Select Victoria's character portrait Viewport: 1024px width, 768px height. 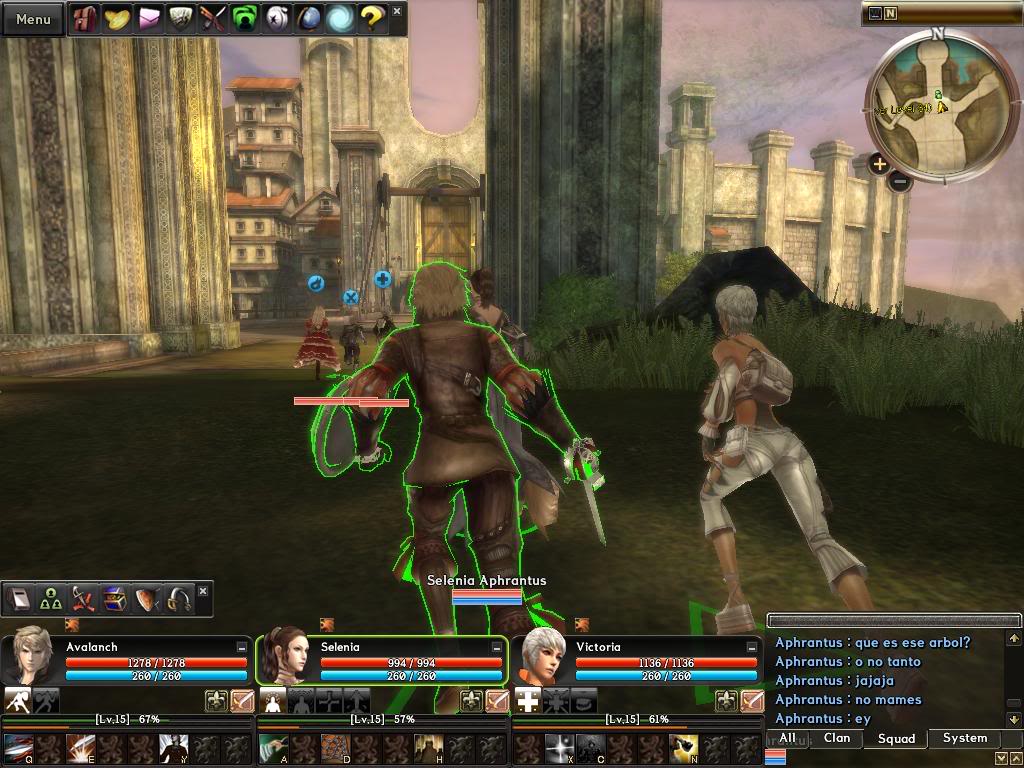(540, 659)
